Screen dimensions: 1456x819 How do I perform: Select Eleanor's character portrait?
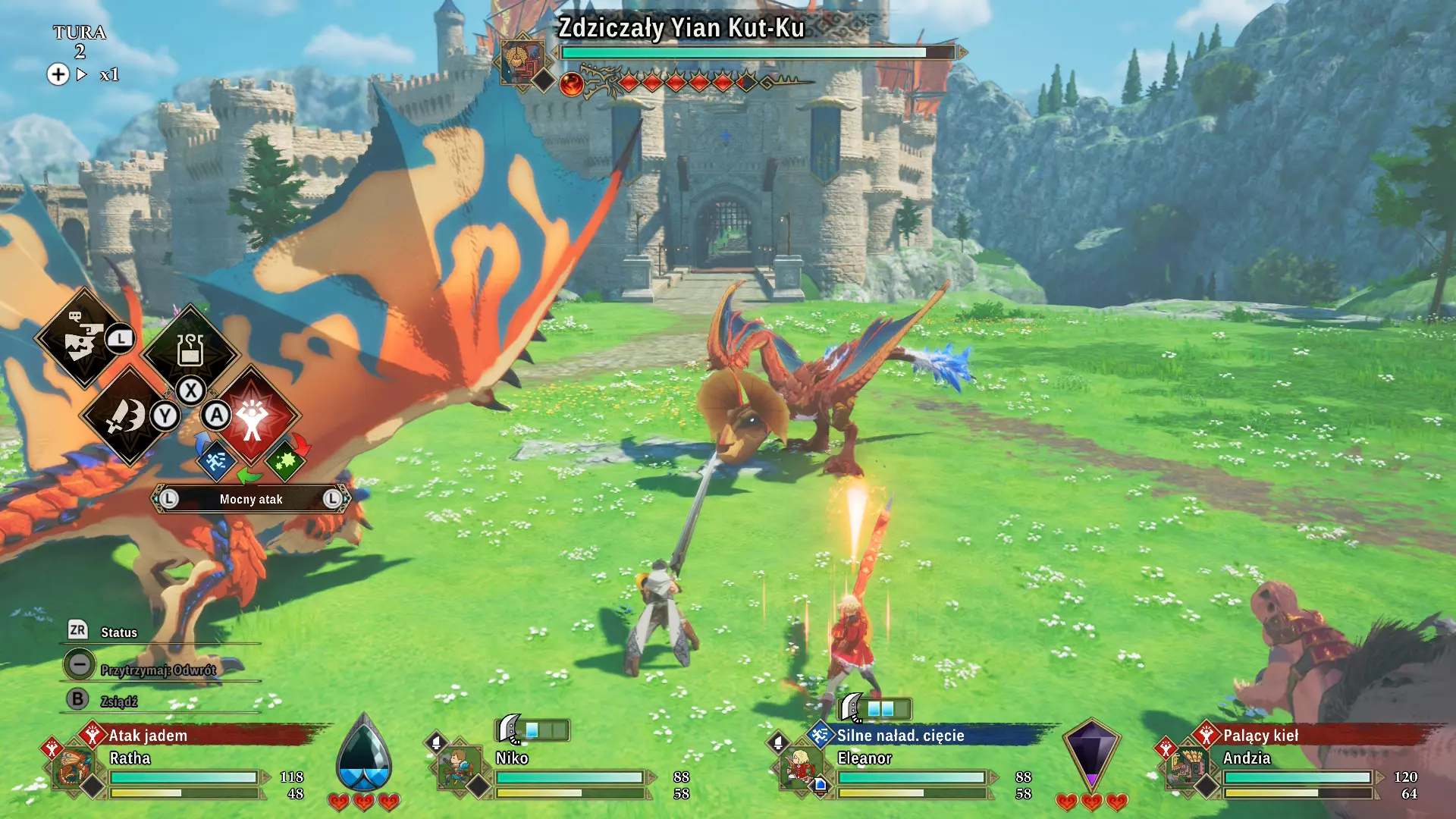coord(799,767)
